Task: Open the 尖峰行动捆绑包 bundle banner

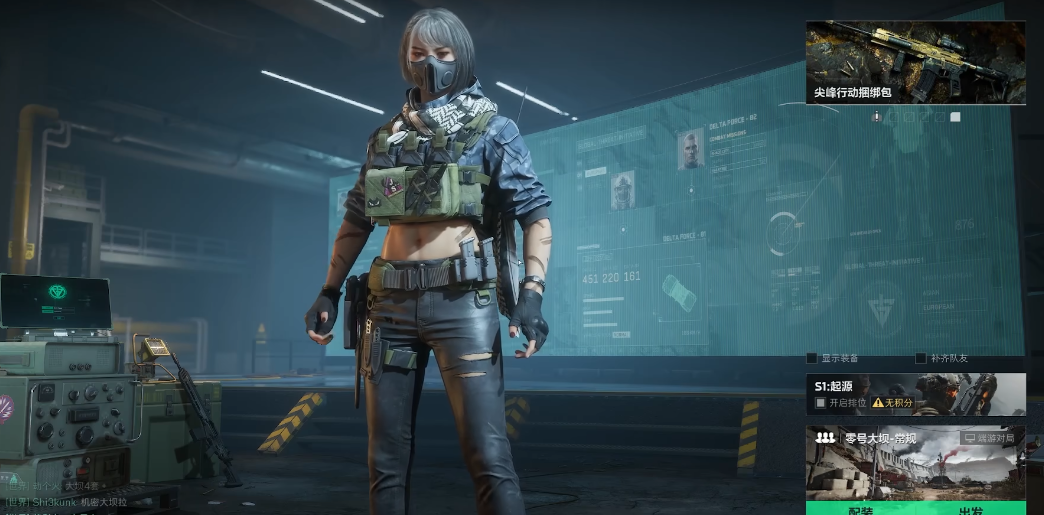Action: coord(915,62)
